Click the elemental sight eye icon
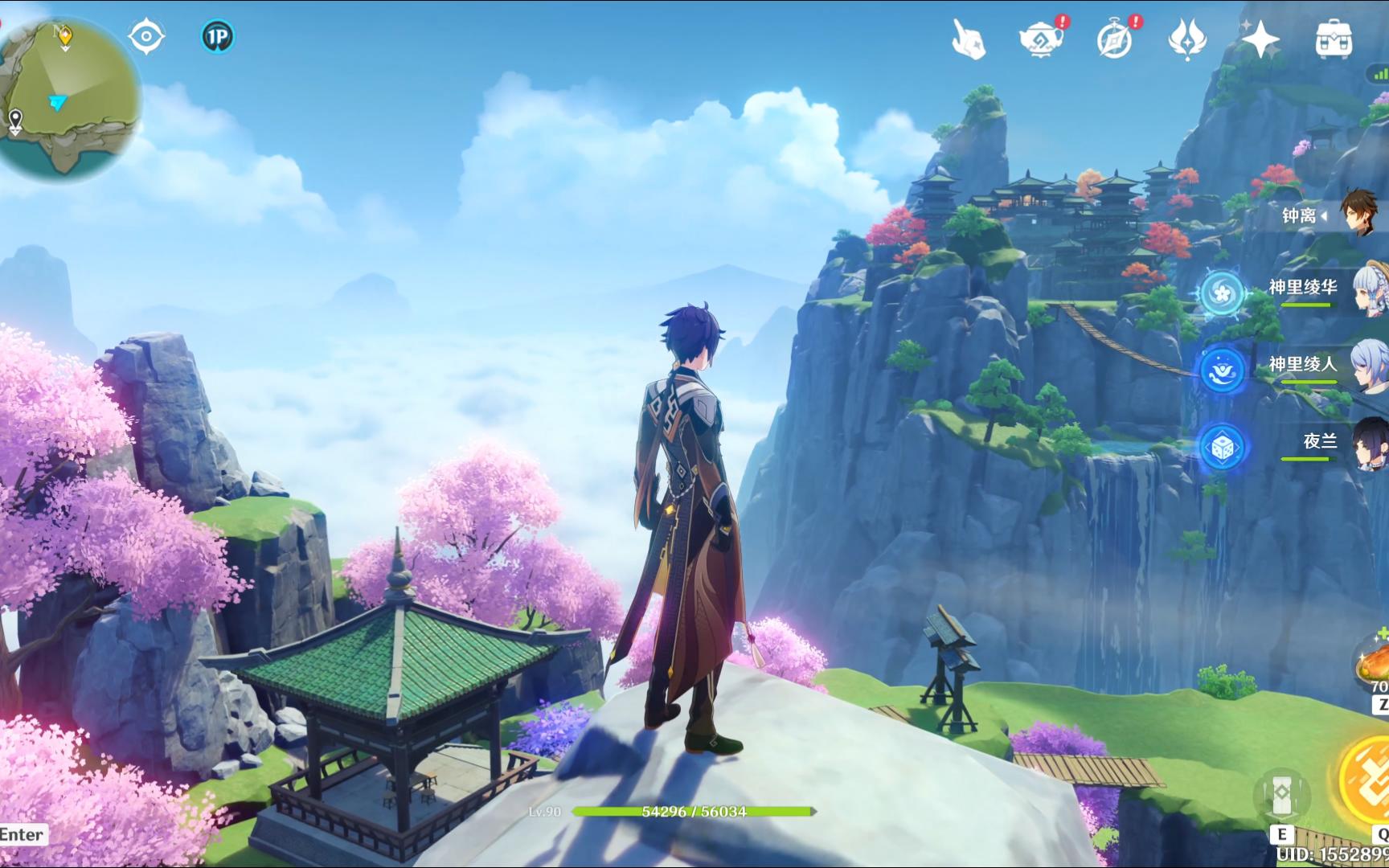Screen dimensions: 1389x868 146,37
